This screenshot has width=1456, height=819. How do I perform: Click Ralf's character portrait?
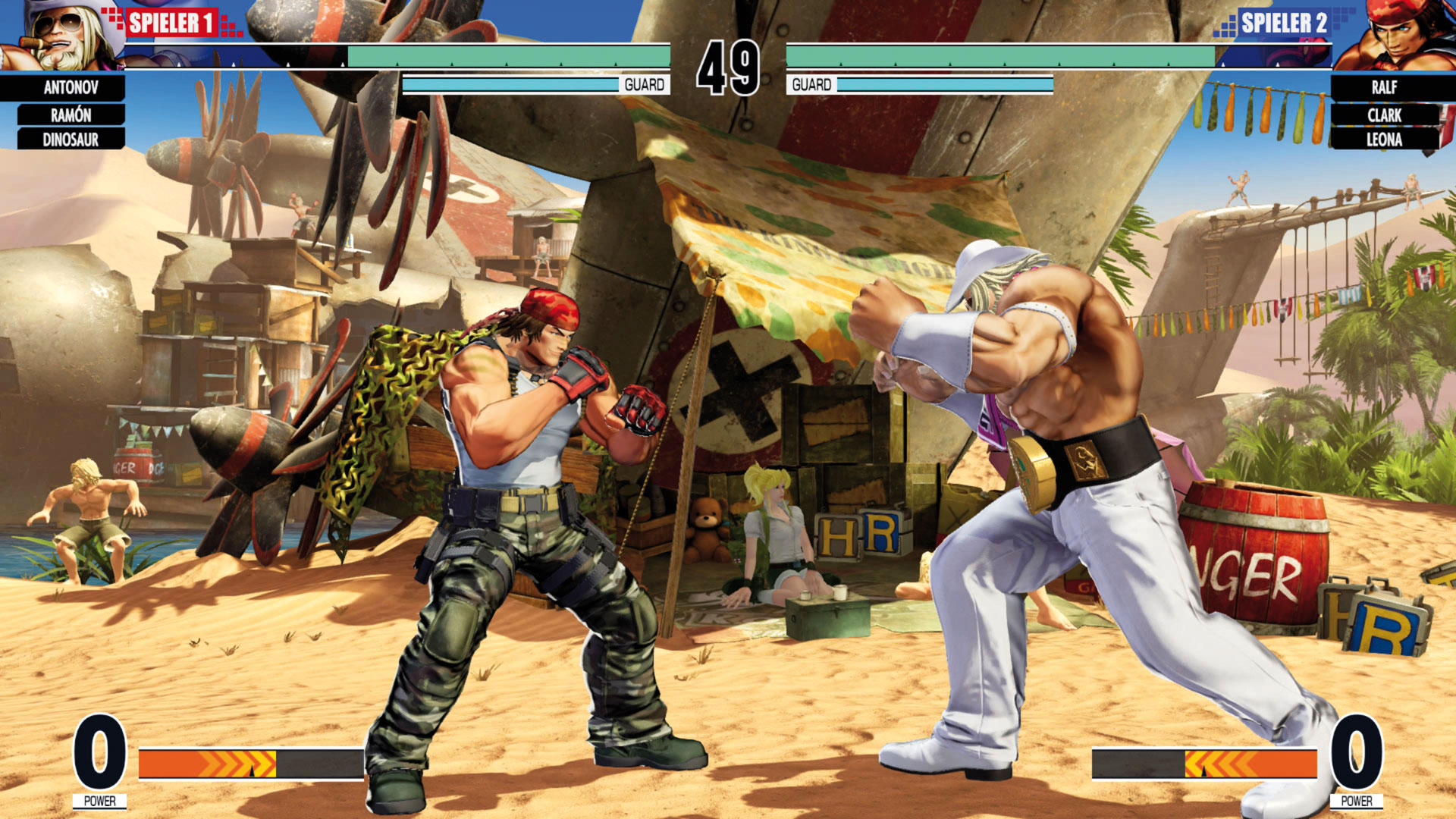click(1394, 36)
